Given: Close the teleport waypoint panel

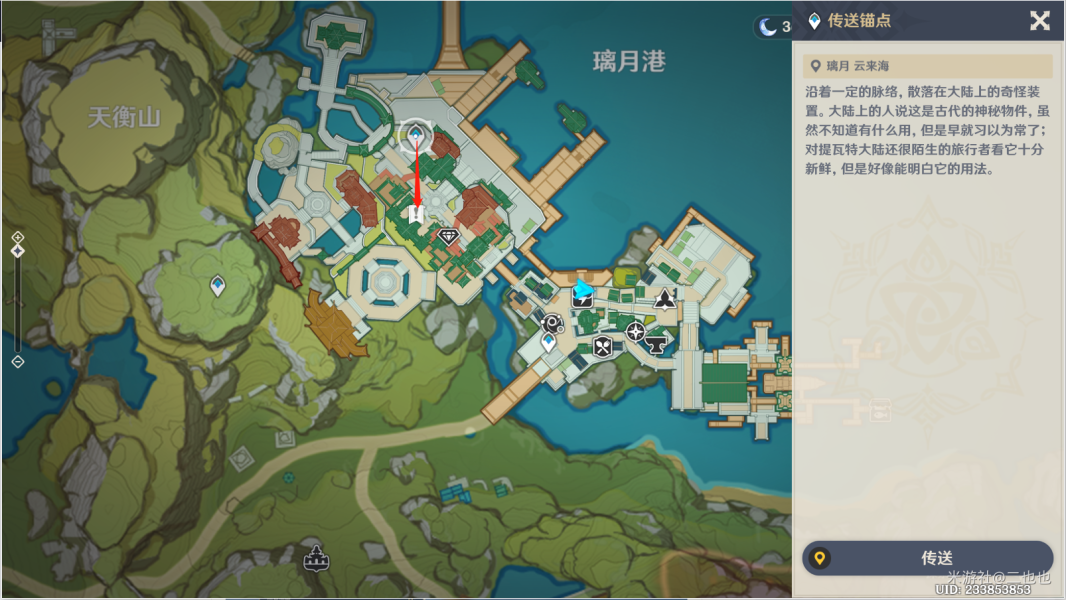Looking at the screenshot, I should [x=1040, y=21].
